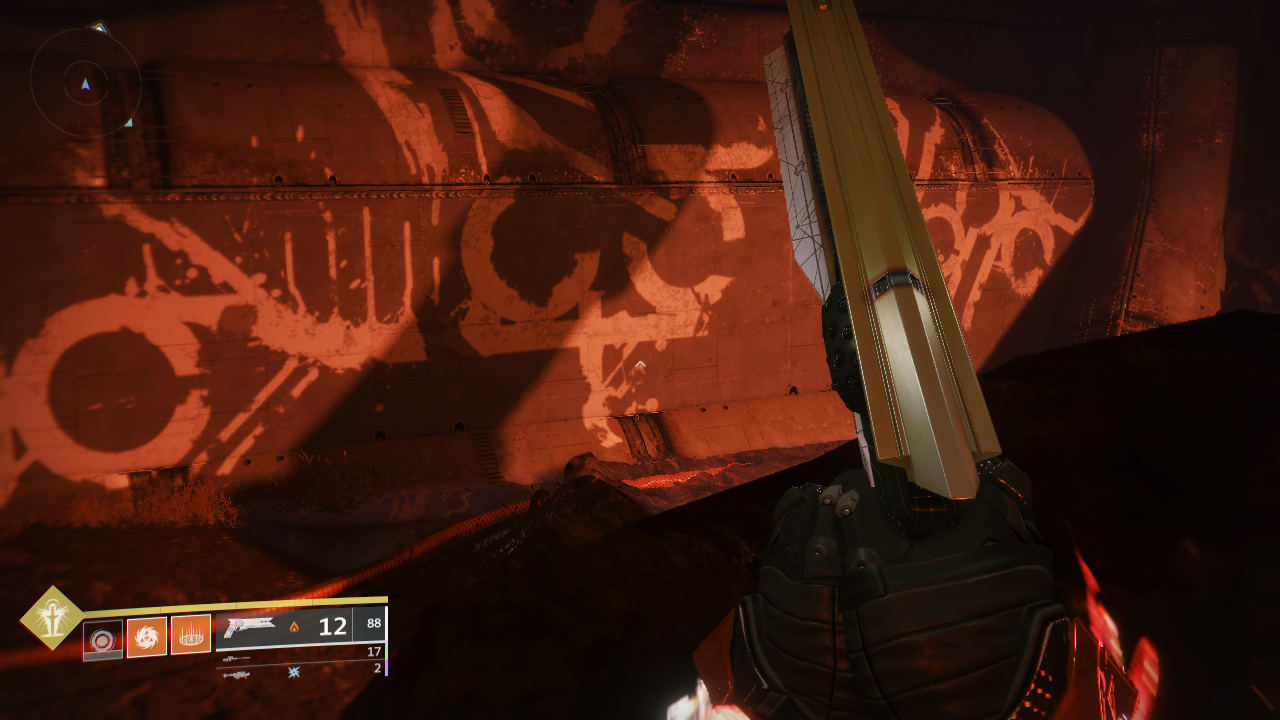Switch to the second weapon rifle icon
Viewport: 1280px width, 720px height.
coord(237,658)
